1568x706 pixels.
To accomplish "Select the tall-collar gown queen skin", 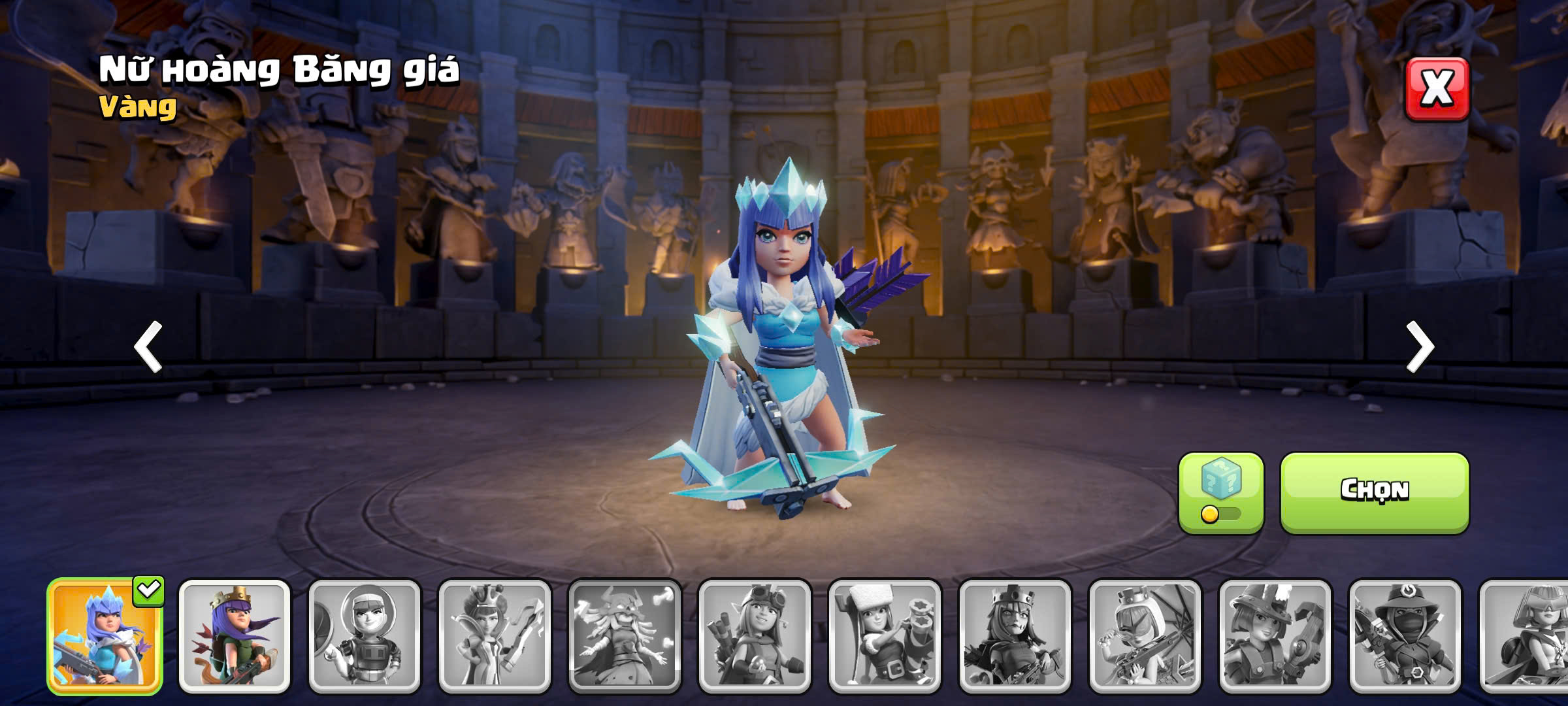I will [x=495, y=636].
